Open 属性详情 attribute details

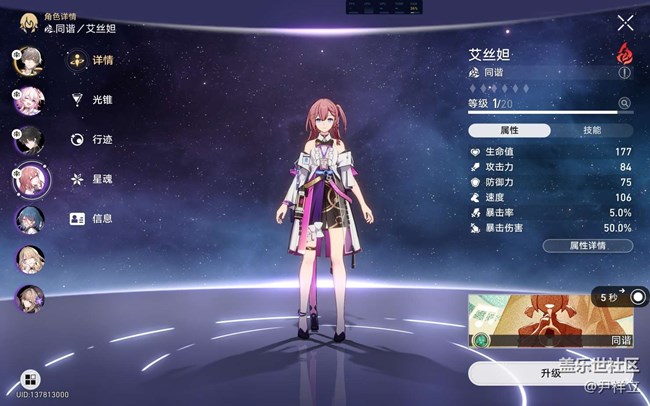tap(587, 245)
